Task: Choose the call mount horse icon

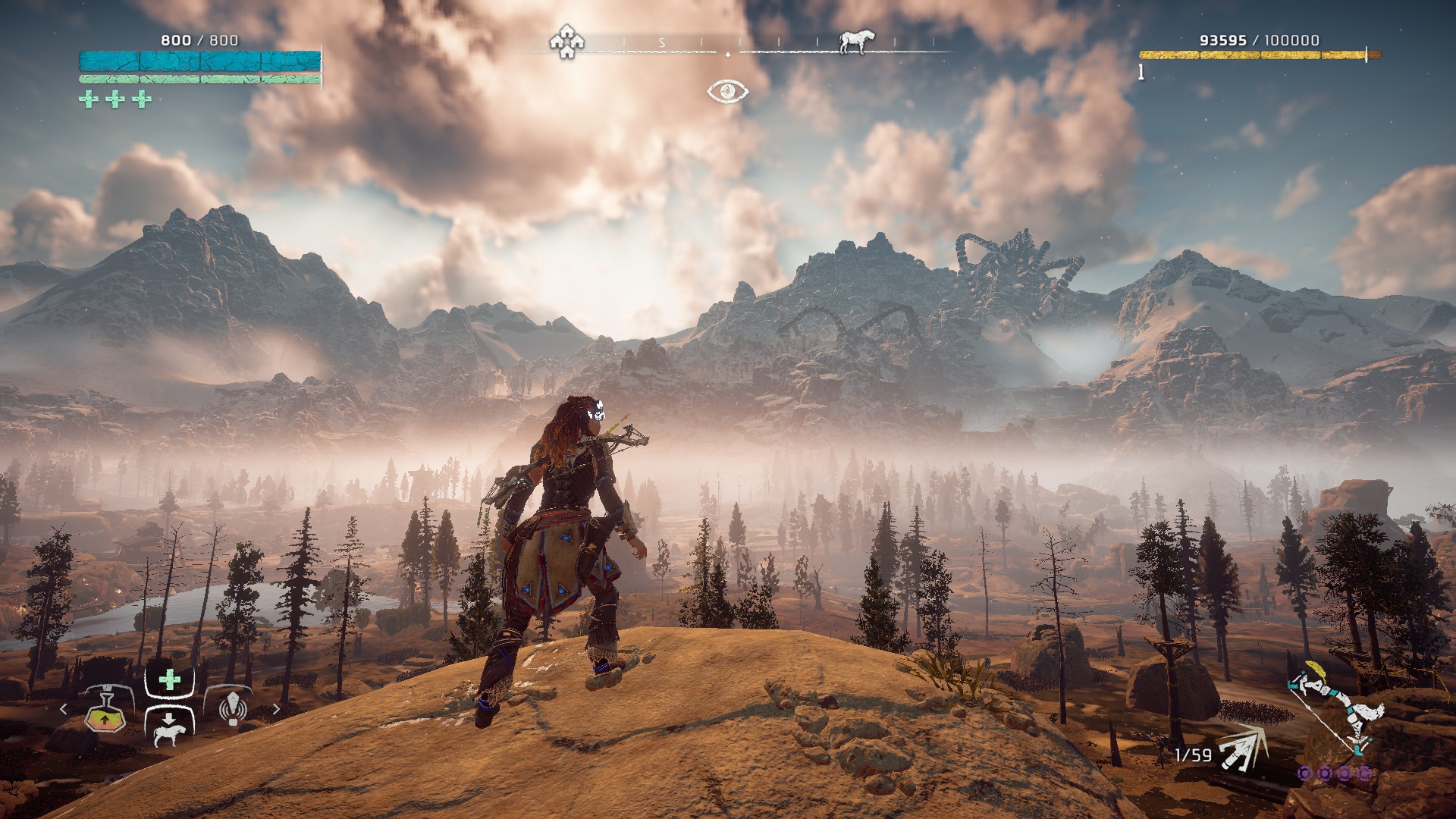Action: [x=169, y=731]
